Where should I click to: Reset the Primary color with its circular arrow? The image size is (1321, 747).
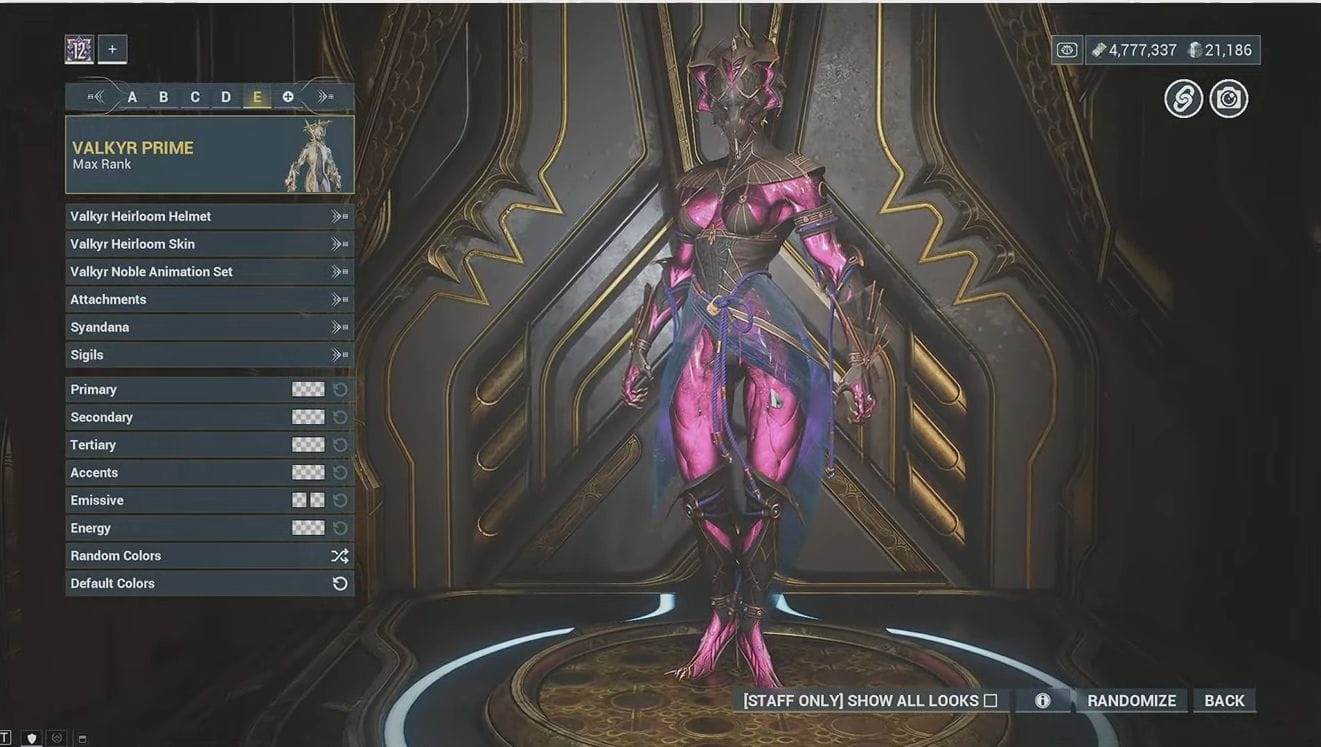341,389
